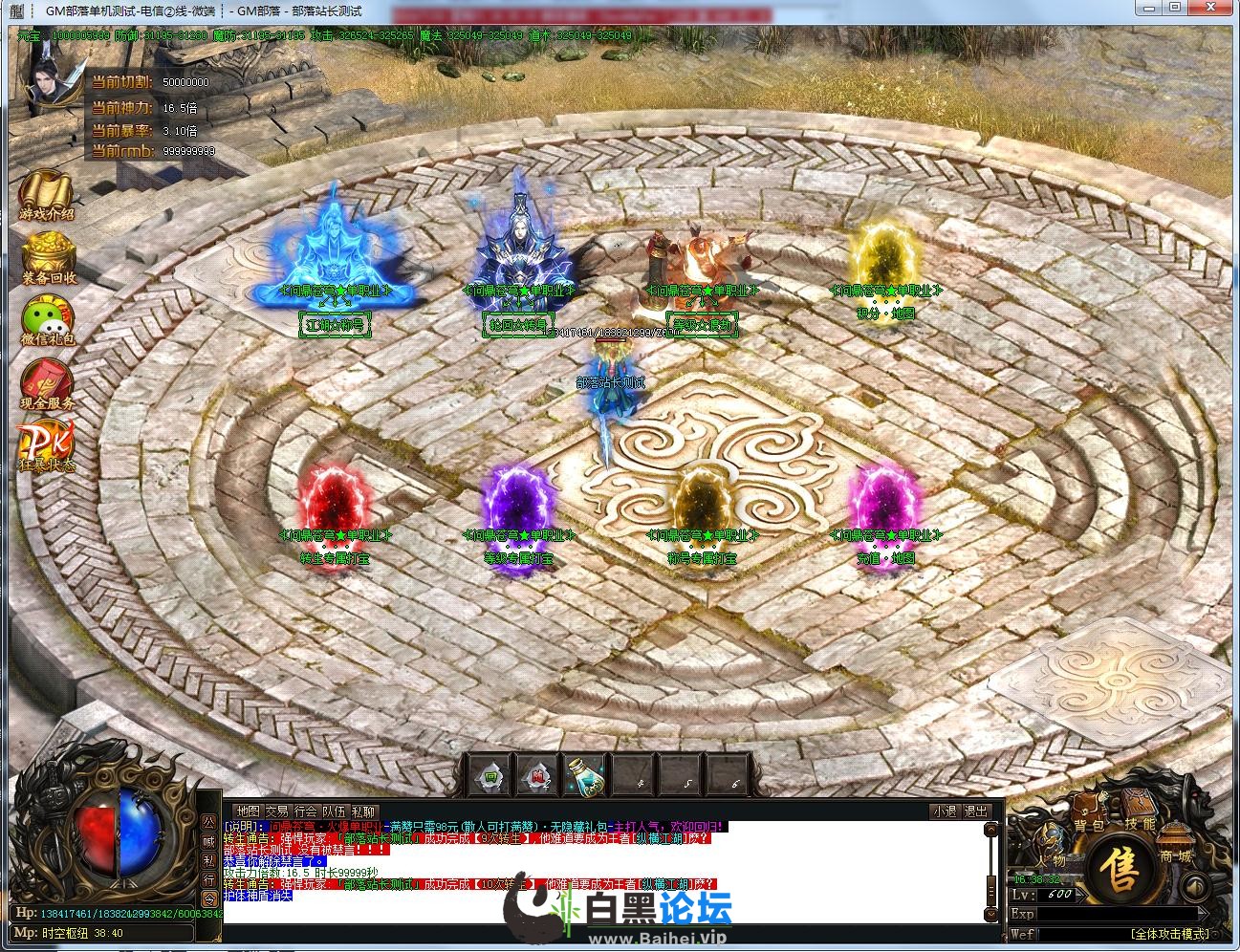Open the 装备回收 gold pot icon
The image size is (1240, 952).
pyautogui.click(x=49, y=257)
